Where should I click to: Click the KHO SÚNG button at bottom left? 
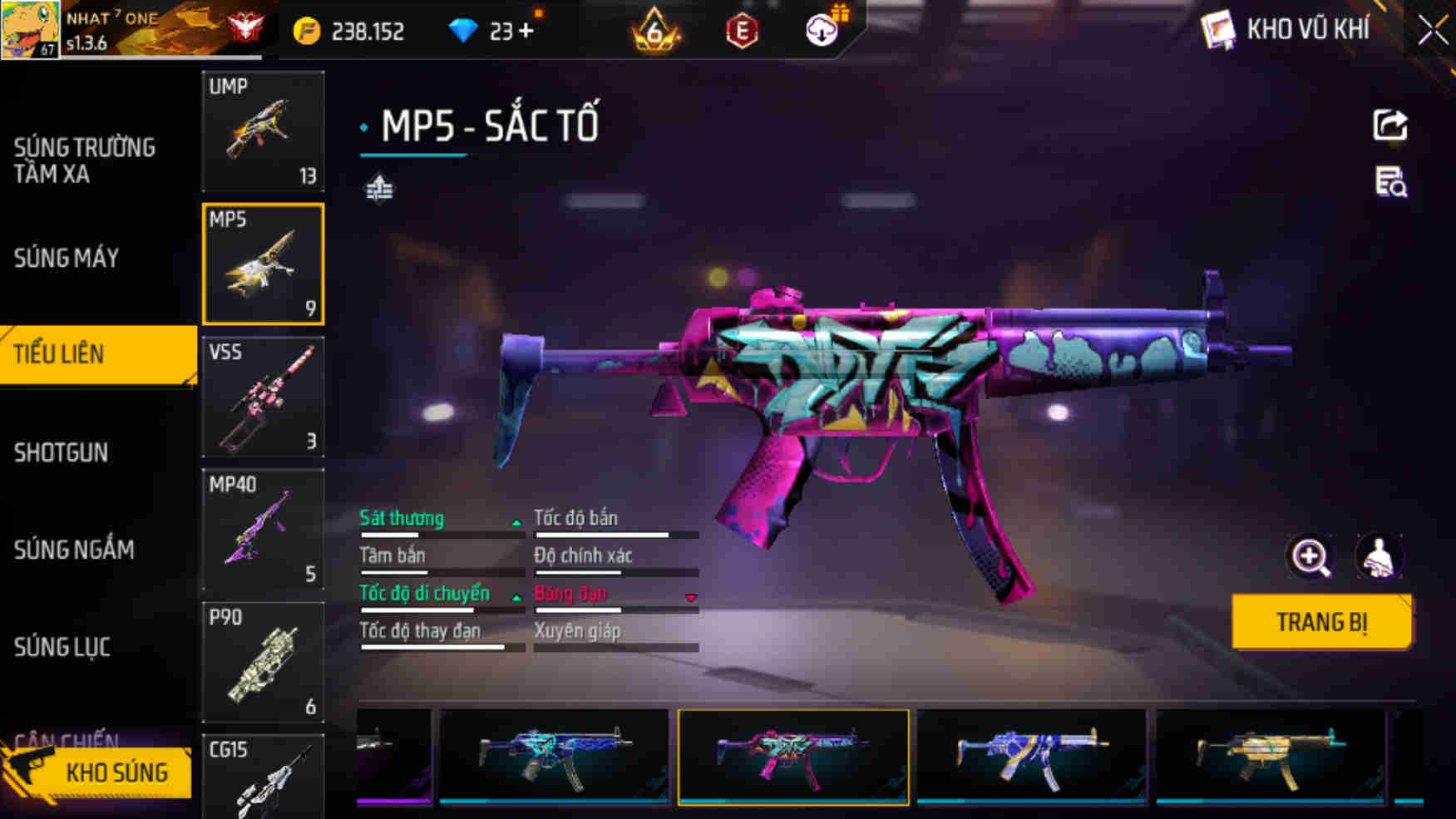click(116, 772)
